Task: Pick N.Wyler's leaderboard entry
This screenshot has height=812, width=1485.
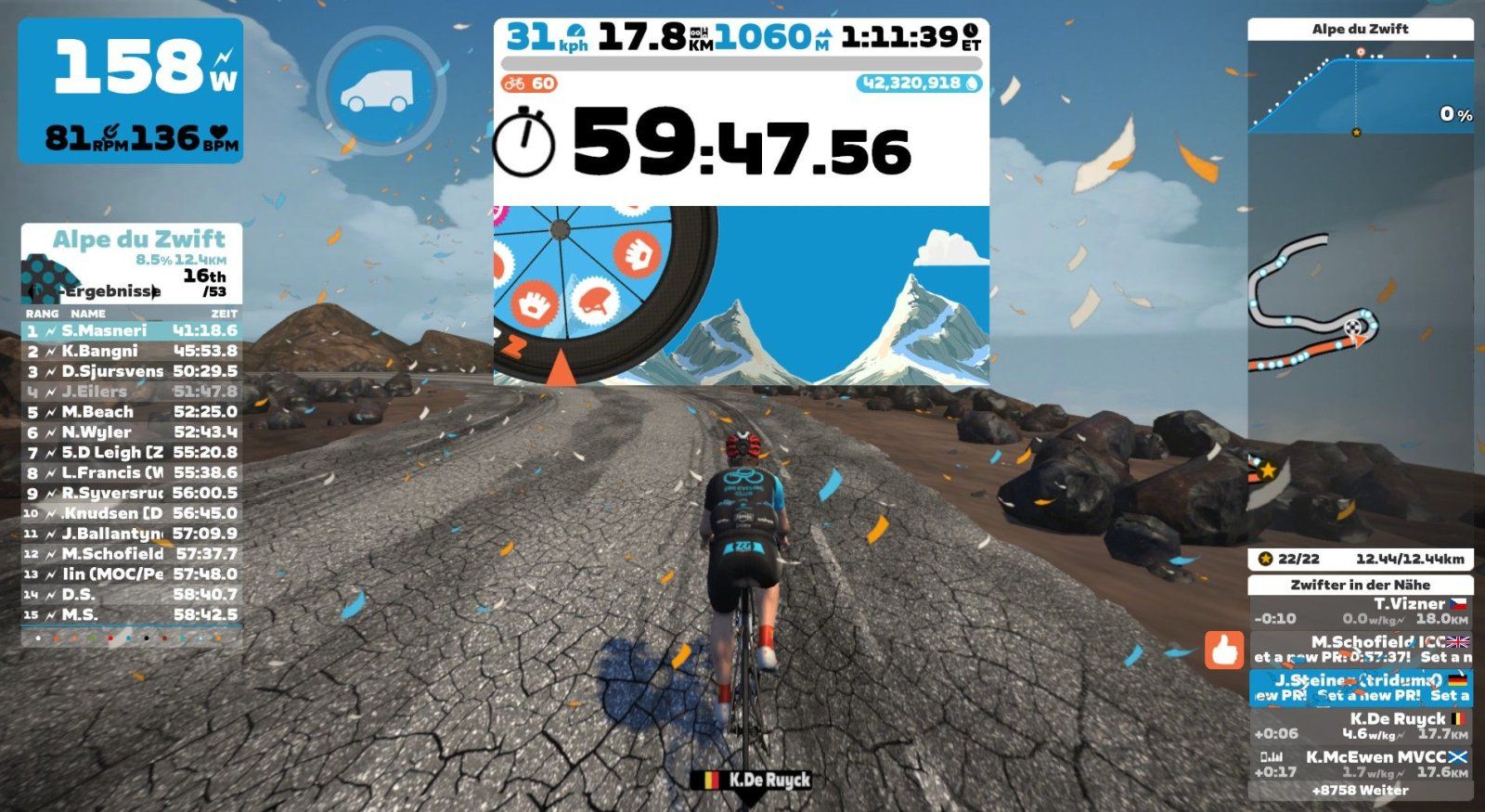Action: click(131, 432)
